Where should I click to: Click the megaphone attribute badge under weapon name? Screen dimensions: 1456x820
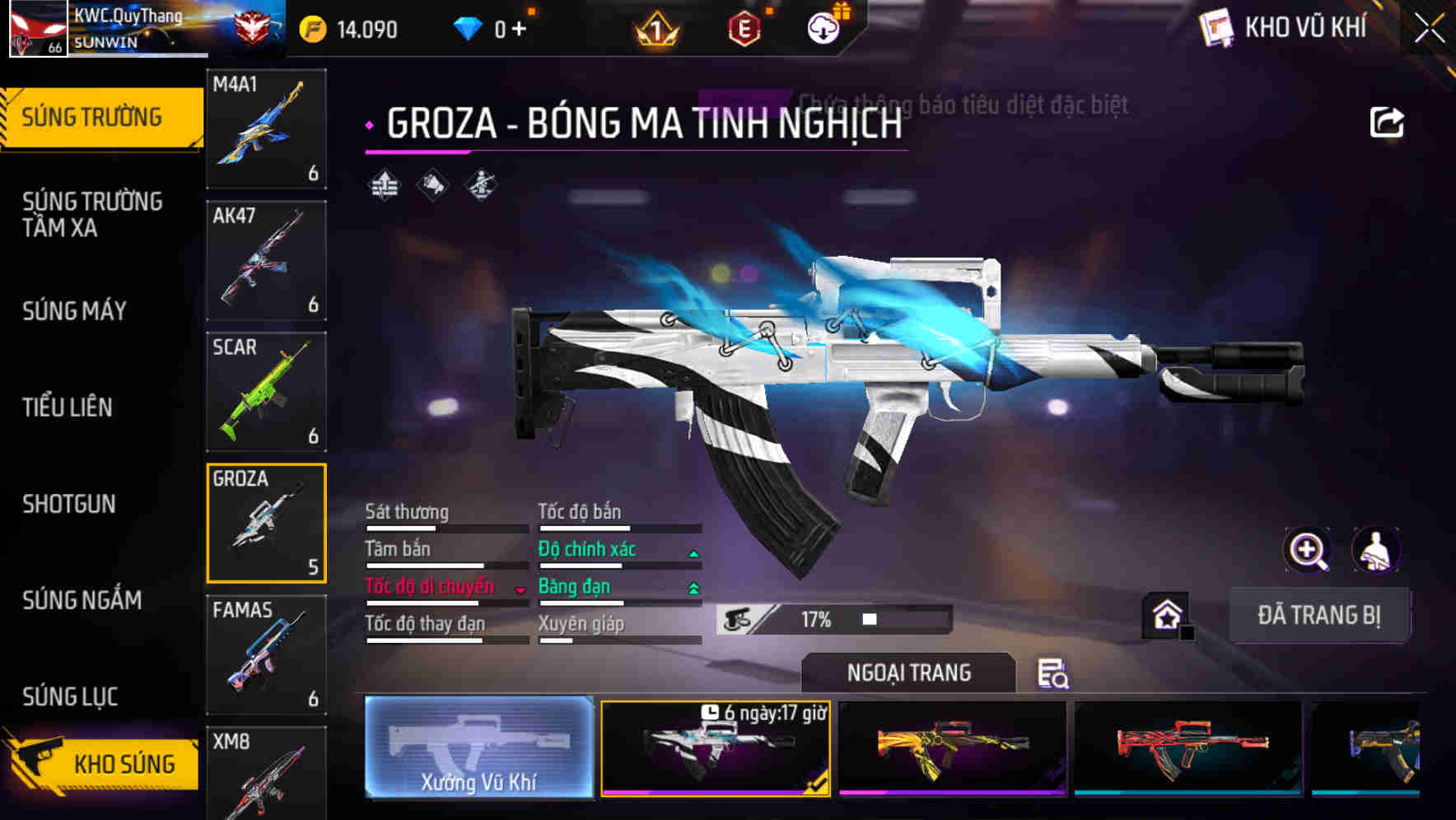coord(431,186)
